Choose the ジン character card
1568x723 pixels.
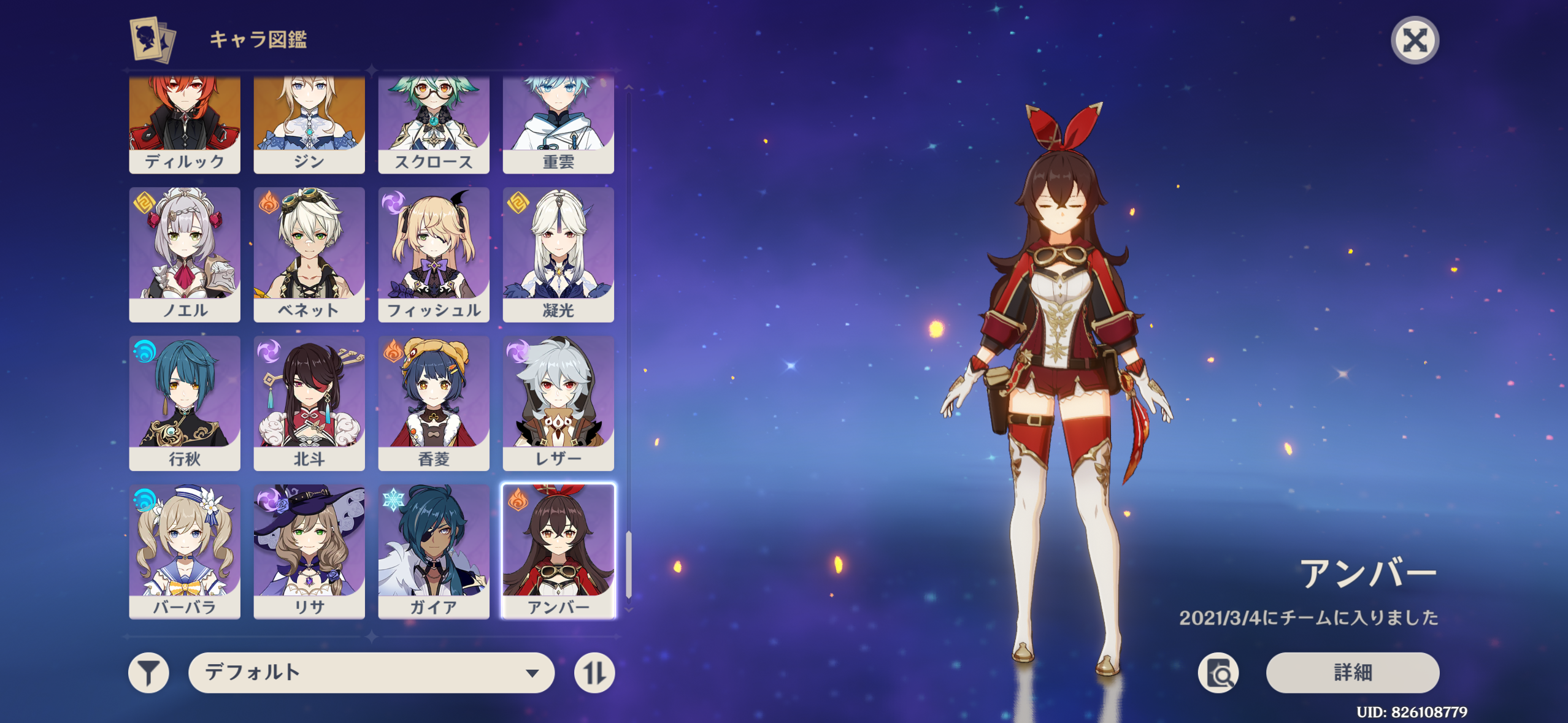[309, 125]
